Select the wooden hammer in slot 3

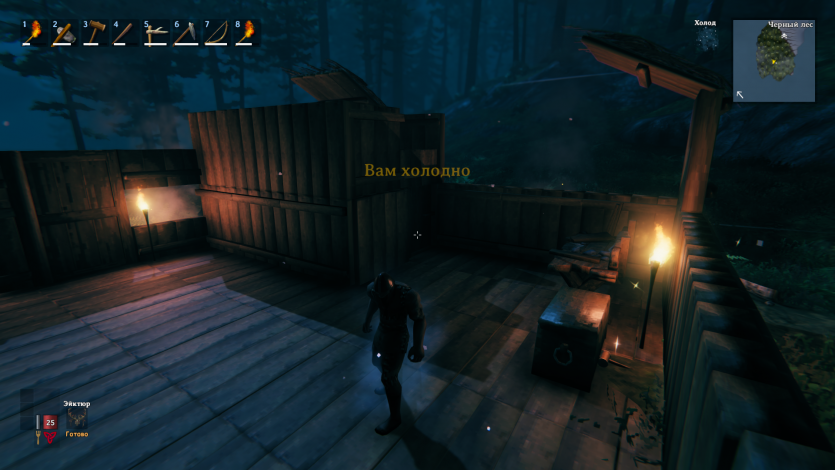(x=94, y=33)
